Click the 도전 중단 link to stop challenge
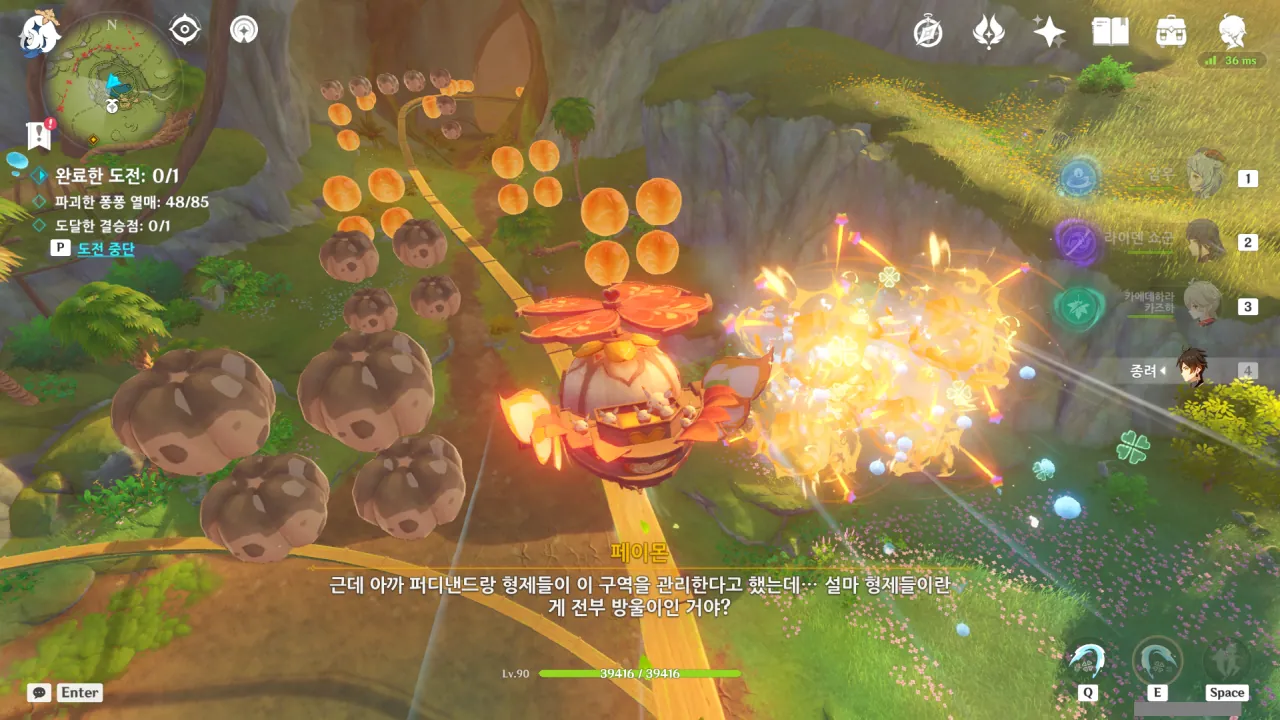 [x=105, y=248]
